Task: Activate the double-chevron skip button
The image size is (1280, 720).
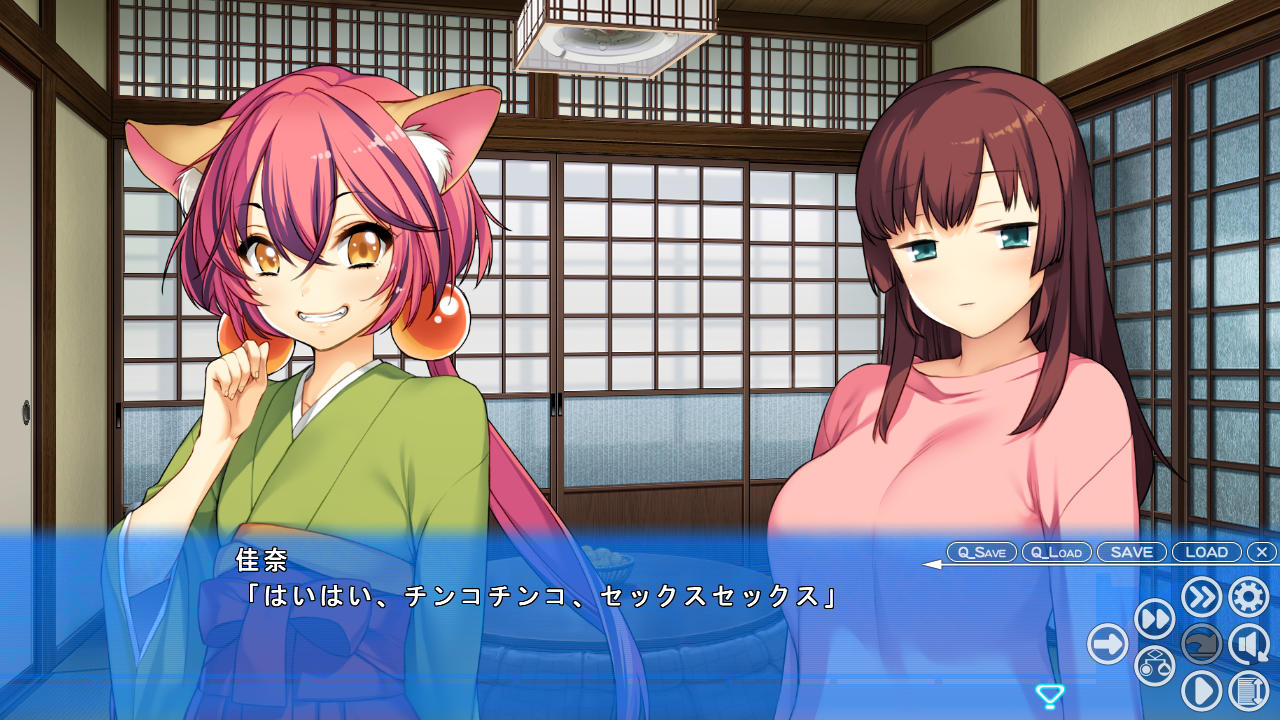Action: coord(1201,597)
